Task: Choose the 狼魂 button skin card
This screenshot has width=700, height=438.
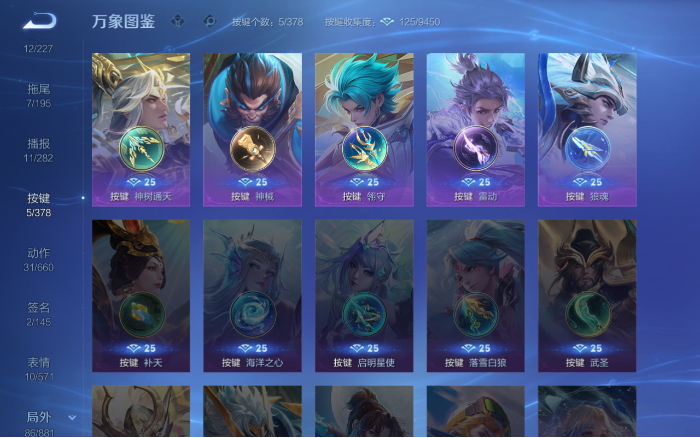Action: [587, 129]
